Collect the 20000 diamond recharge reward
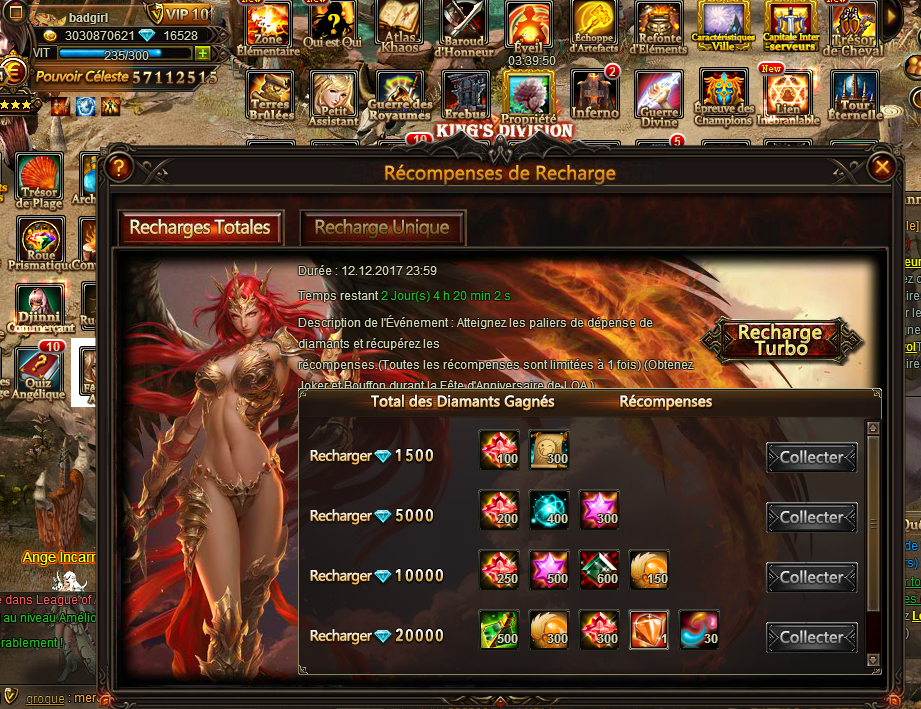Viewport: 921px width, 709px height. pyautogui.click(x=811, y=637)
